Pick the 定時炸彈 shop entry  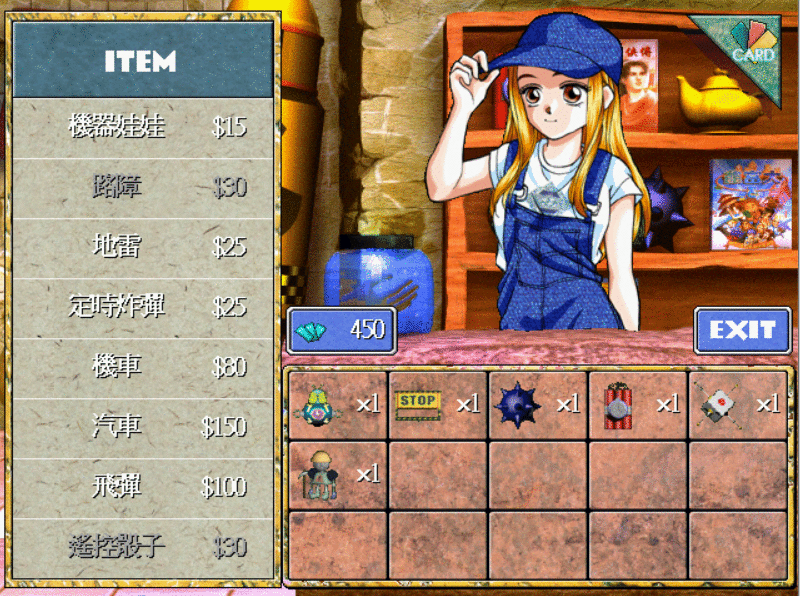point(142,307)
